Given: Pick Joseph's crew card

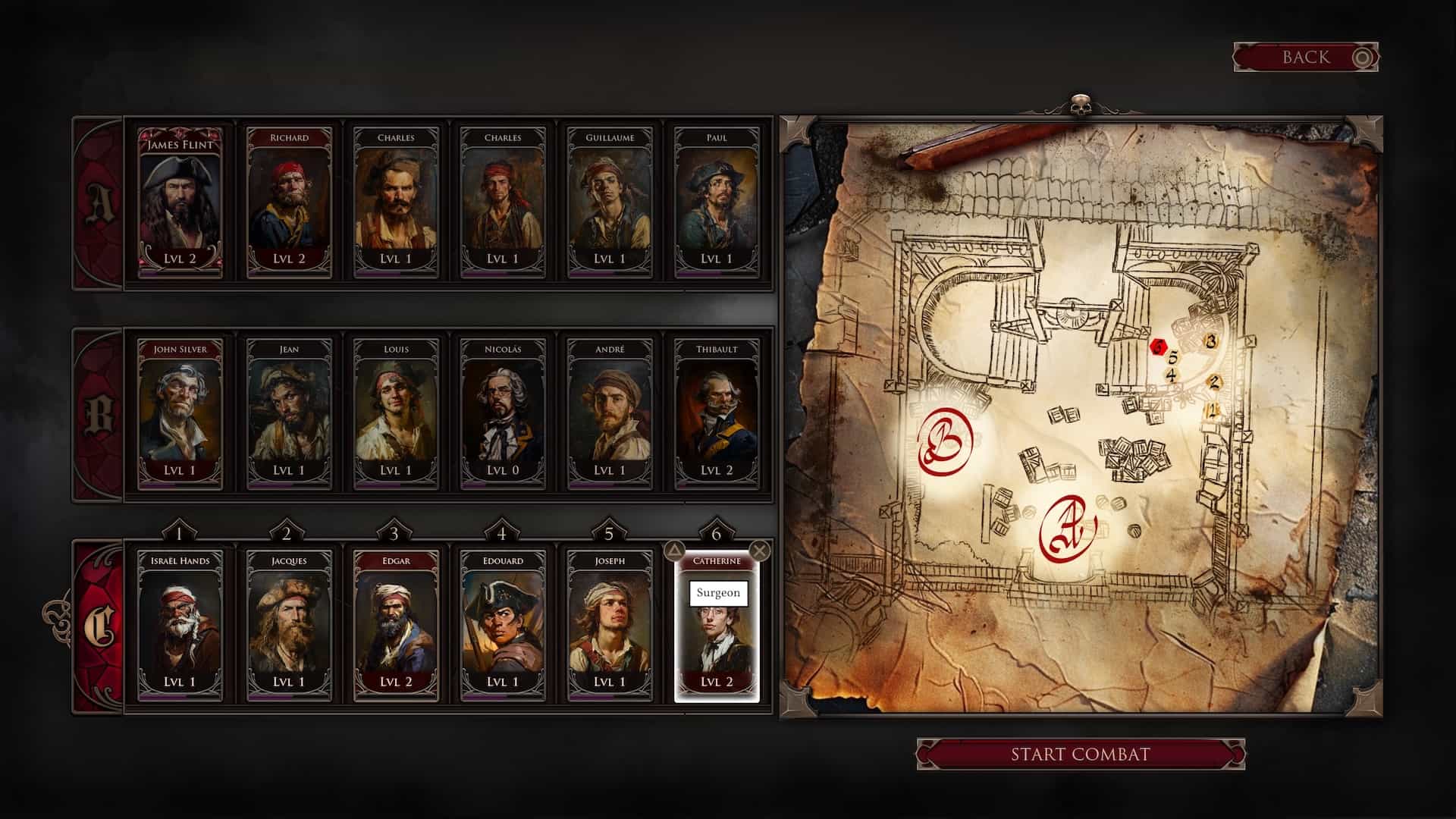Looking at the screenshot, I should click(x=610, y=626).
